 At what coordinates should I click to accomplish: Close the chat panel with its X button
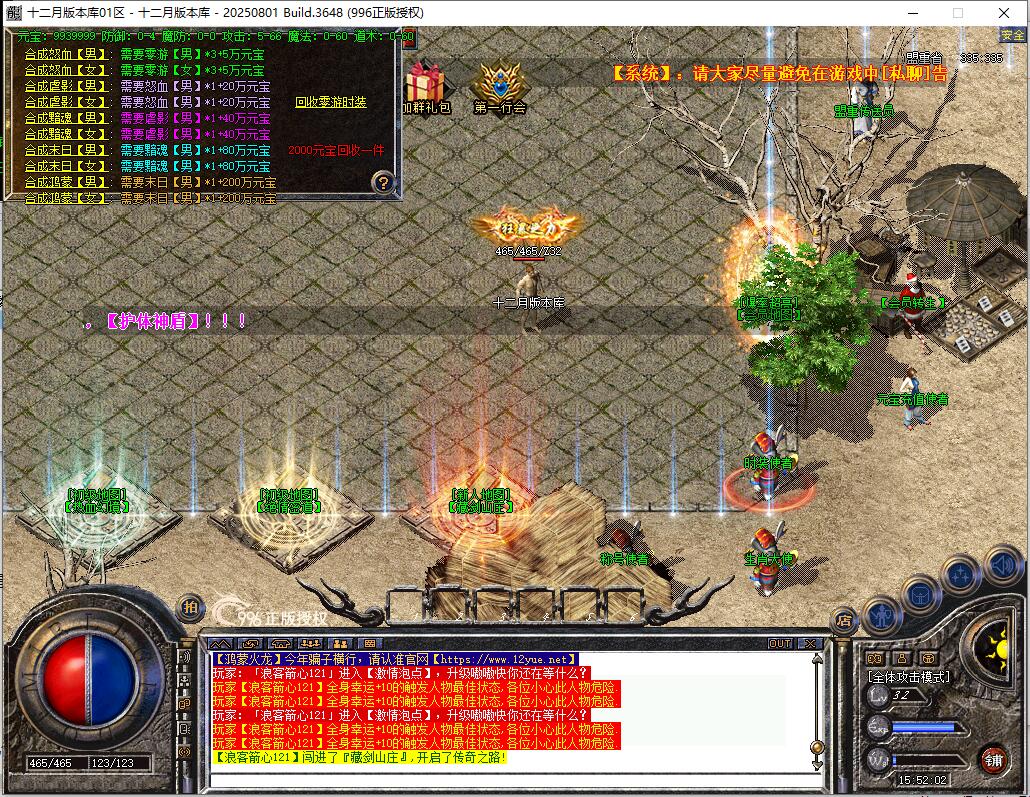click(x=809, y=643)
